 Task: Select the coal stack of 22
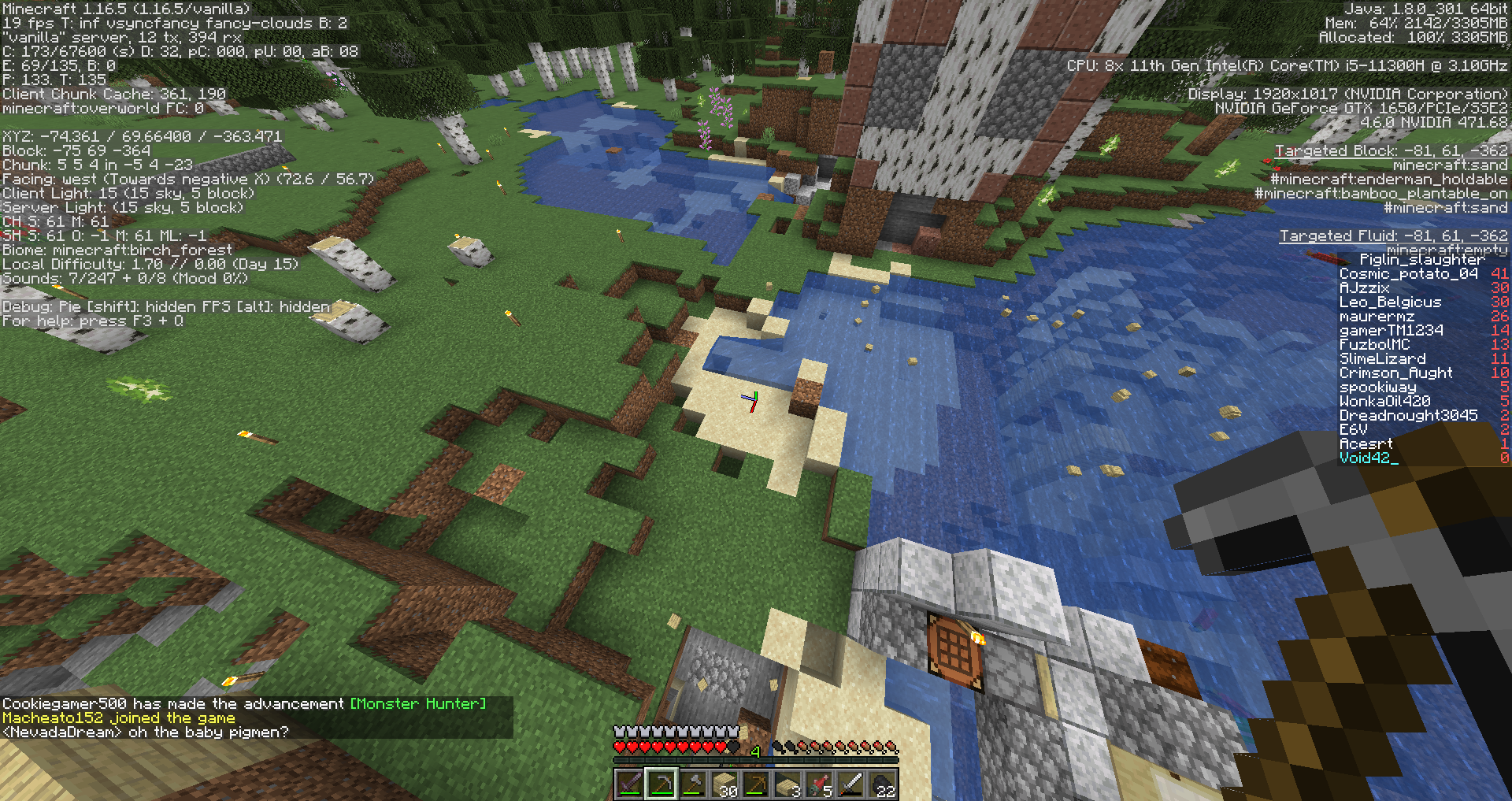tap(882, 784)
